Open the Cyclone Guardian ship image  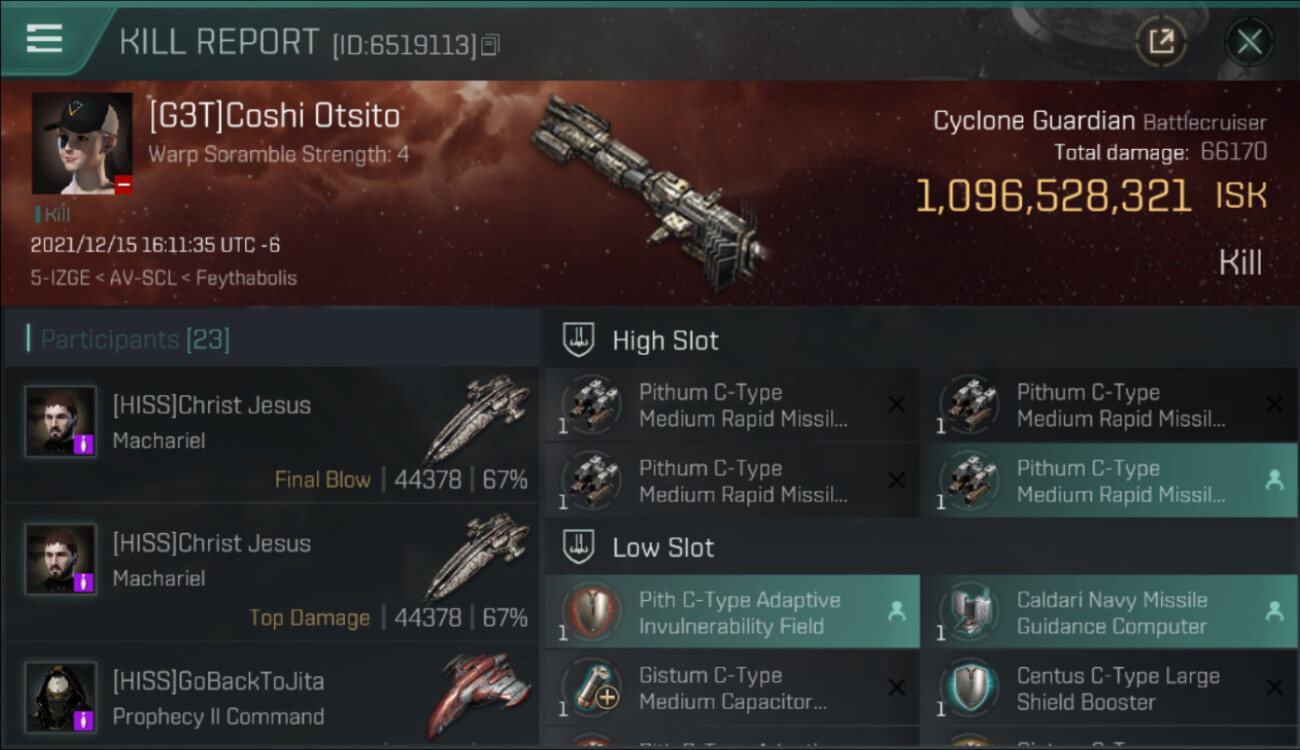[649, 190]
